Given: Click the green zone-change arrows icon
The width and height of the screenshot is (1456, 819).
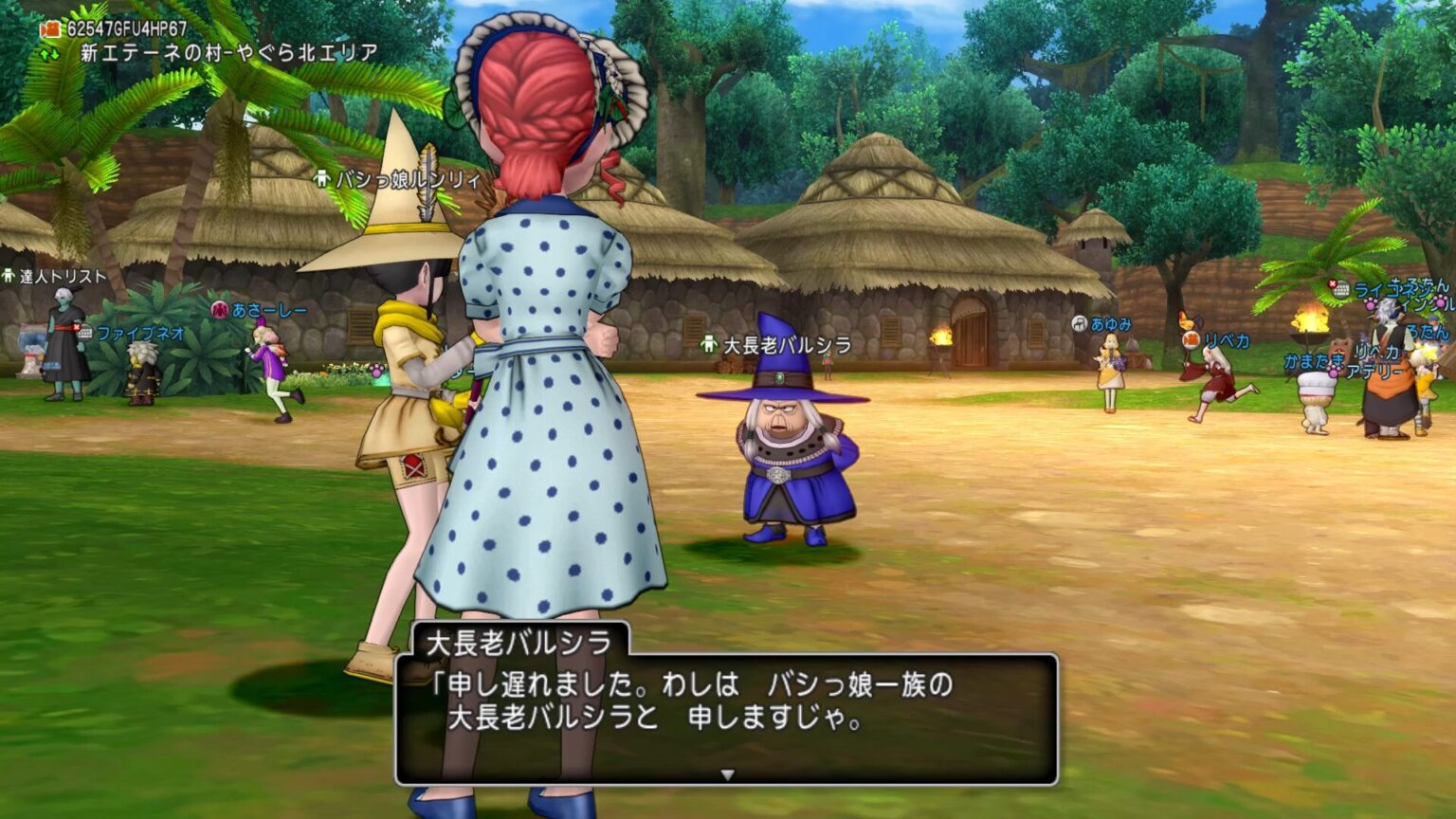Looking at the screenshot, I should tap(48, 54).
